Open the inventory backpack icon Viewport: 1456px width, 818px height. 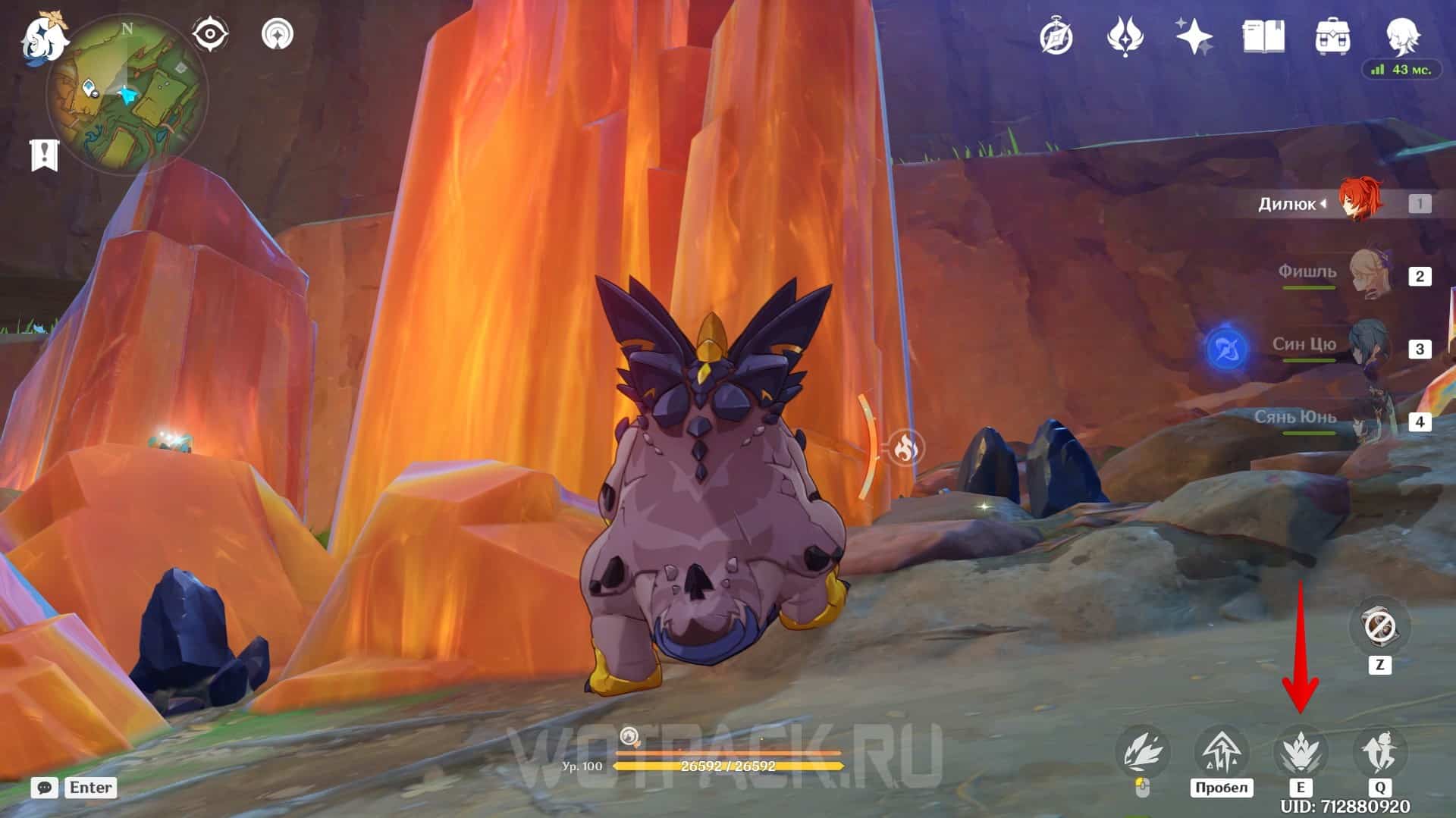[x=1332, y=36]
